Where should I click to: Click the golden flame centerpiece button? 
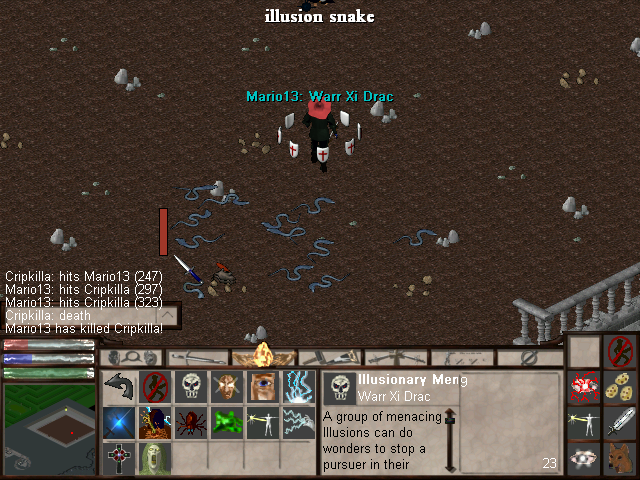pos(264,355)
